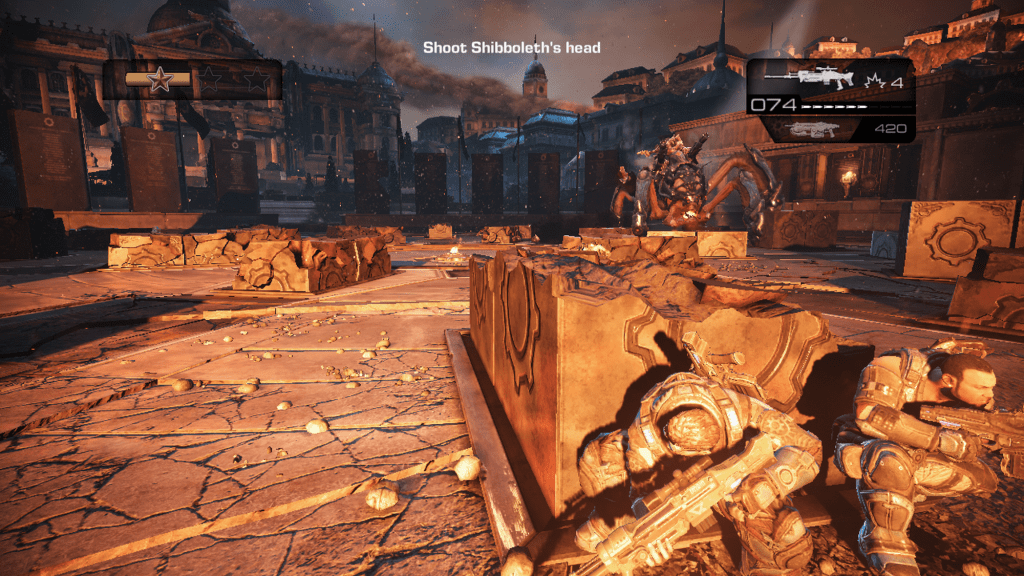Click the "Shoot Shibboleth's head" objective text
This screenshot has height=576, width=1024.
pyautogui.click(x=511, y=47)
